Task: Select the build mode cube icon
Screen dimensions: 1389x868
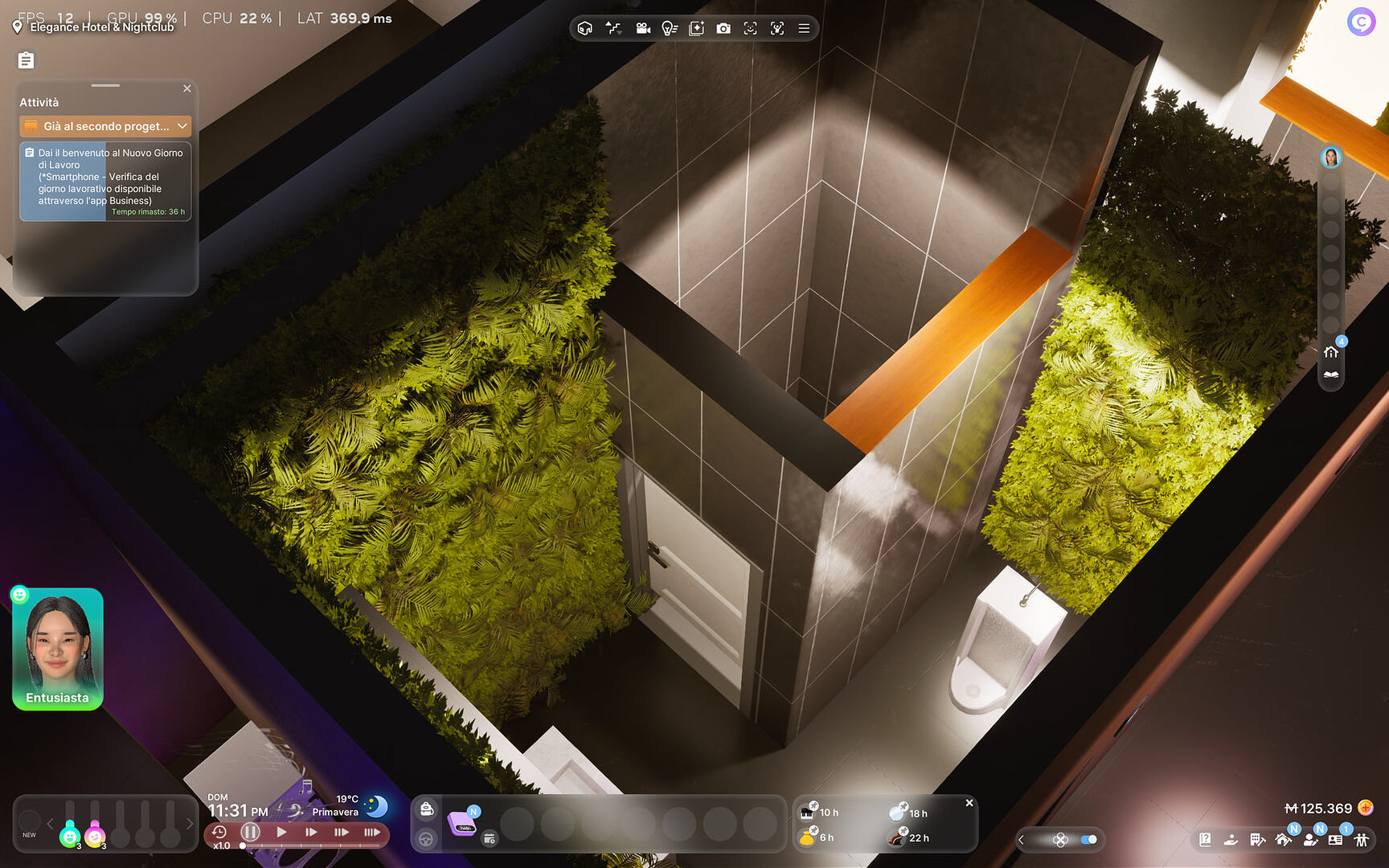Action: [584, 28]
